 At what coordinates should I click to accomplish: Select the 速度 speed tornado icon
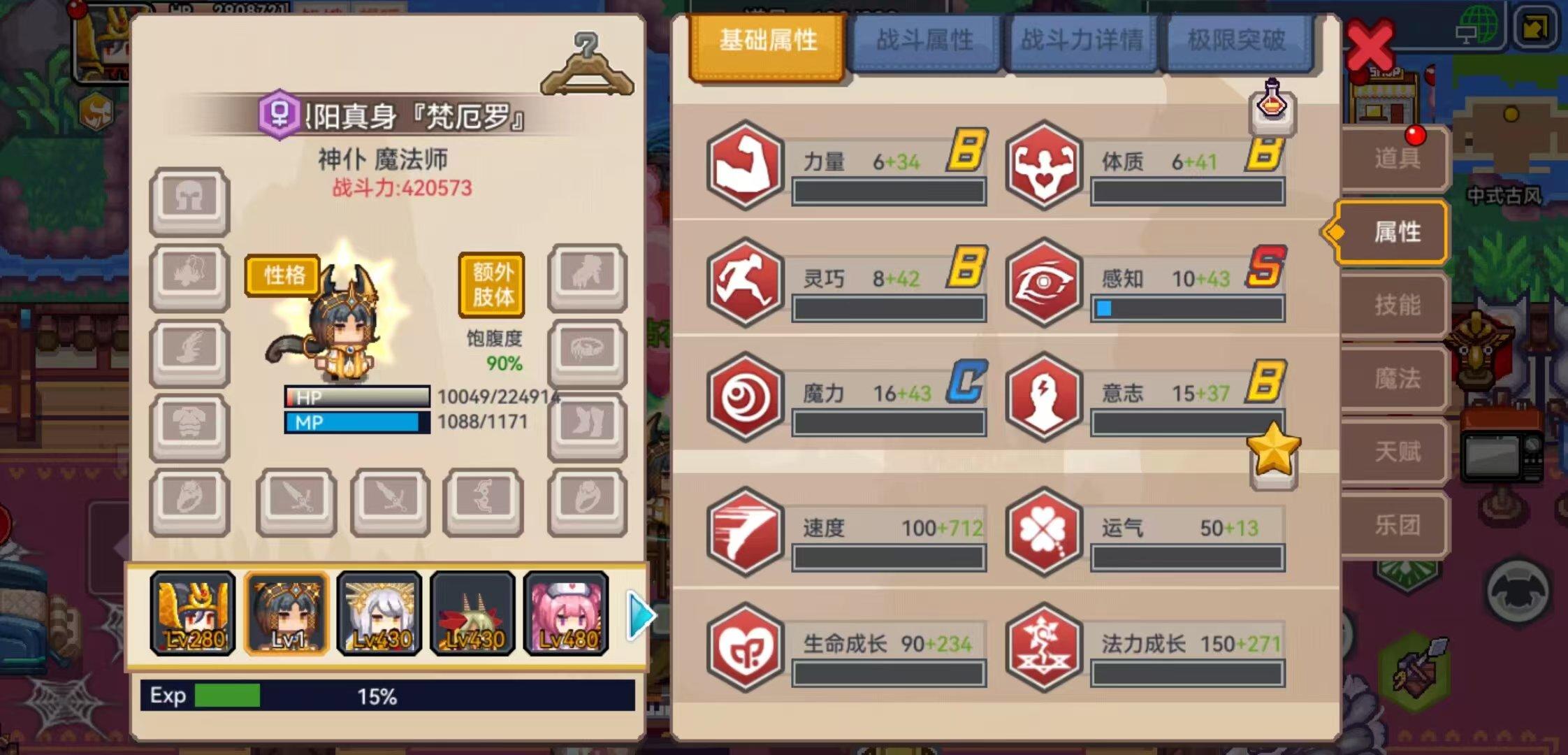coord(745,533)
